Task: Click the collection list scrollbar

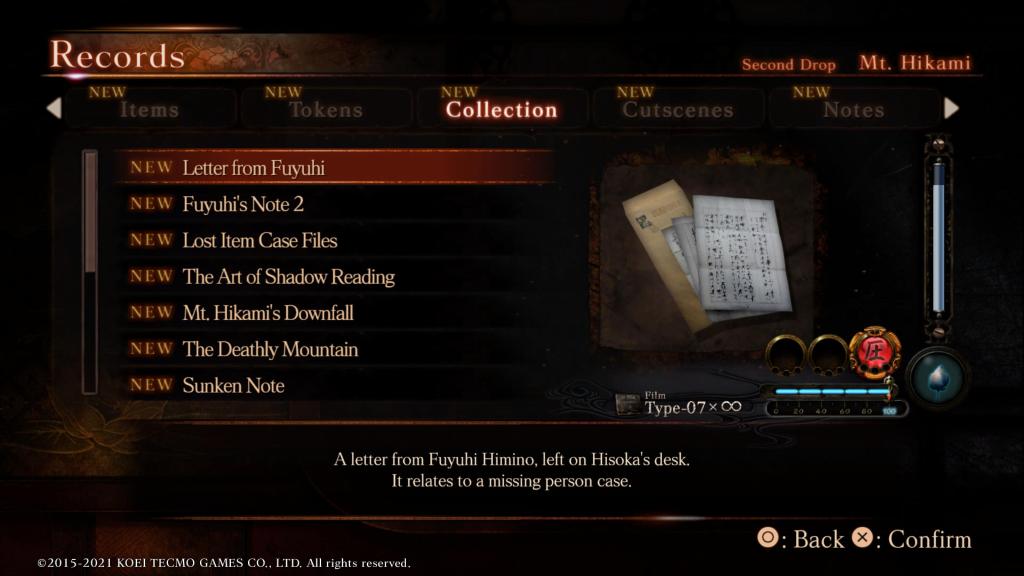Action: (x=90, y=270)
